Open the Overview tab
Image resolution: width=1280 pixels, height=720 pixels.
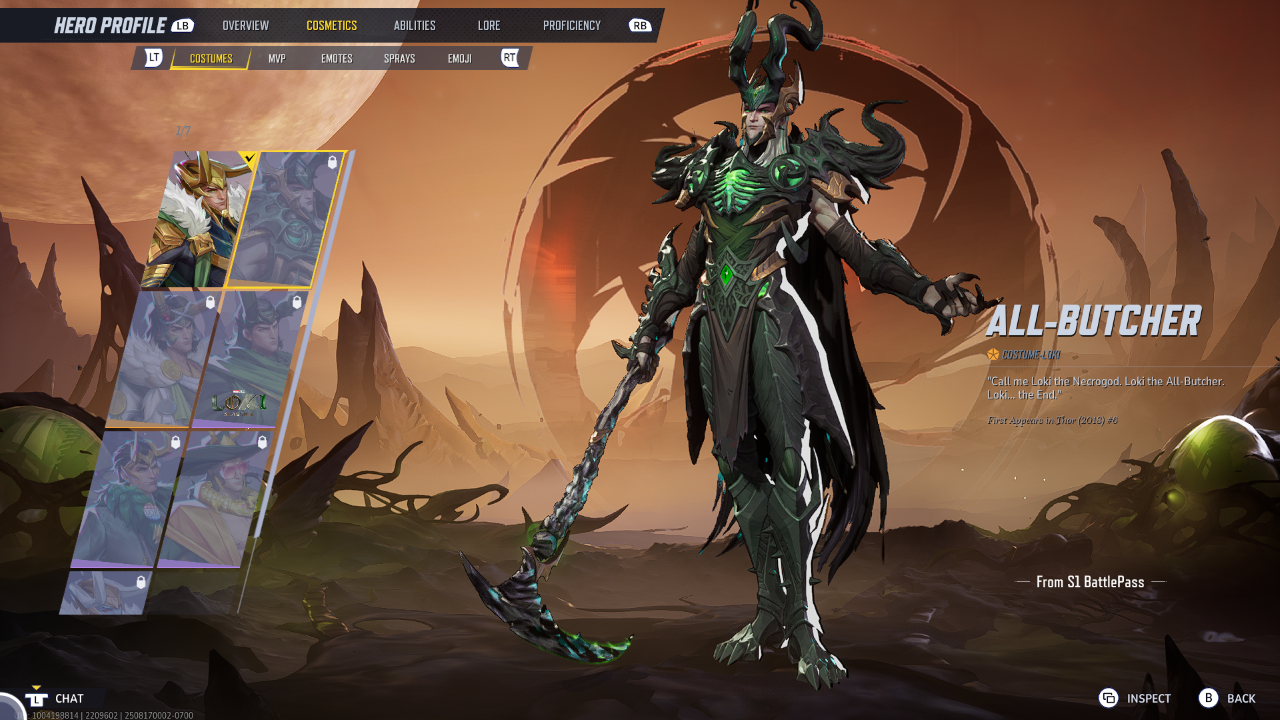click(x=245, y=25)
